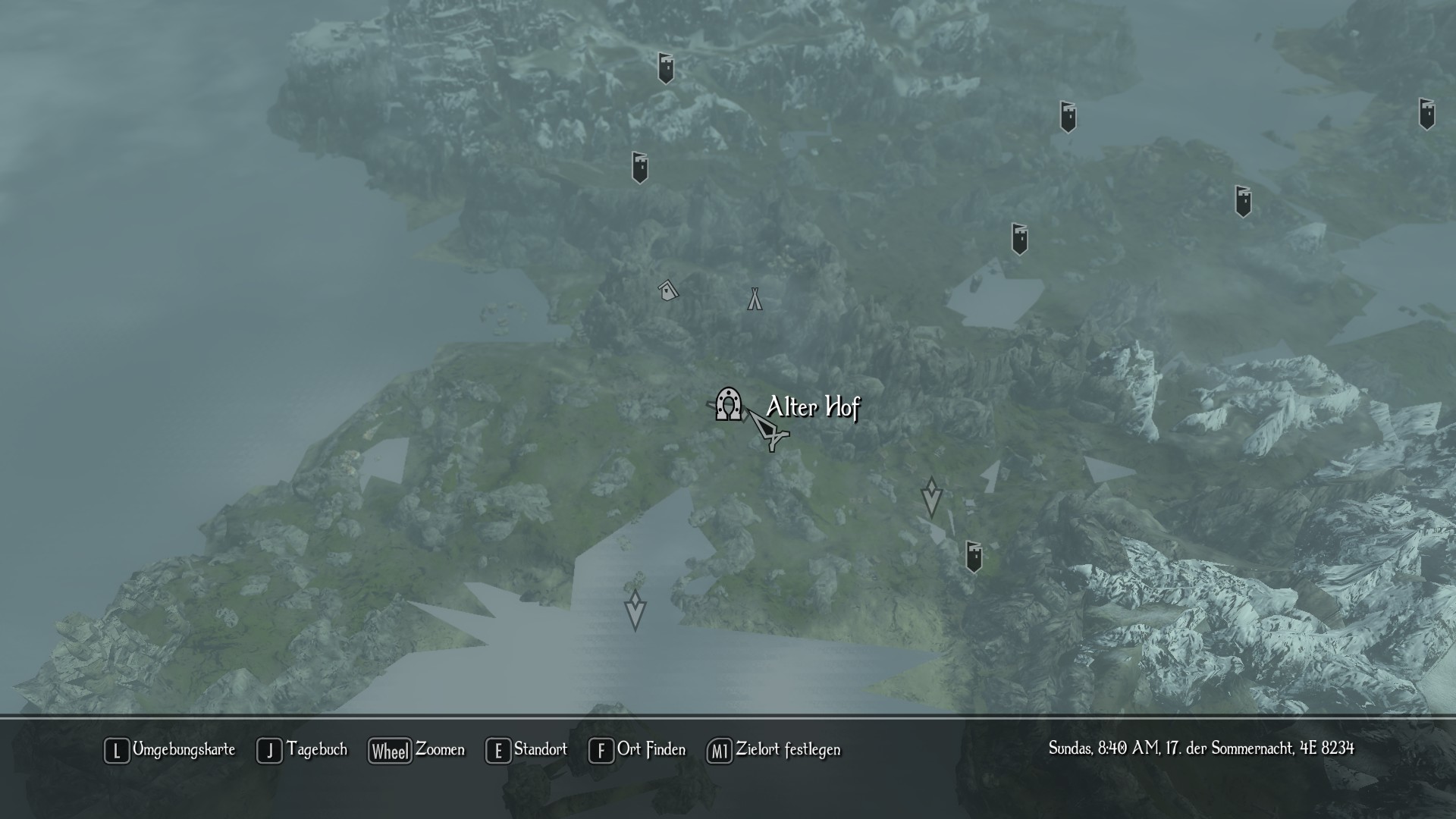Screen dimensions: 1456x819
Task: Select the Alter Hof horseshoe map marker
Action: click(730, 404)
